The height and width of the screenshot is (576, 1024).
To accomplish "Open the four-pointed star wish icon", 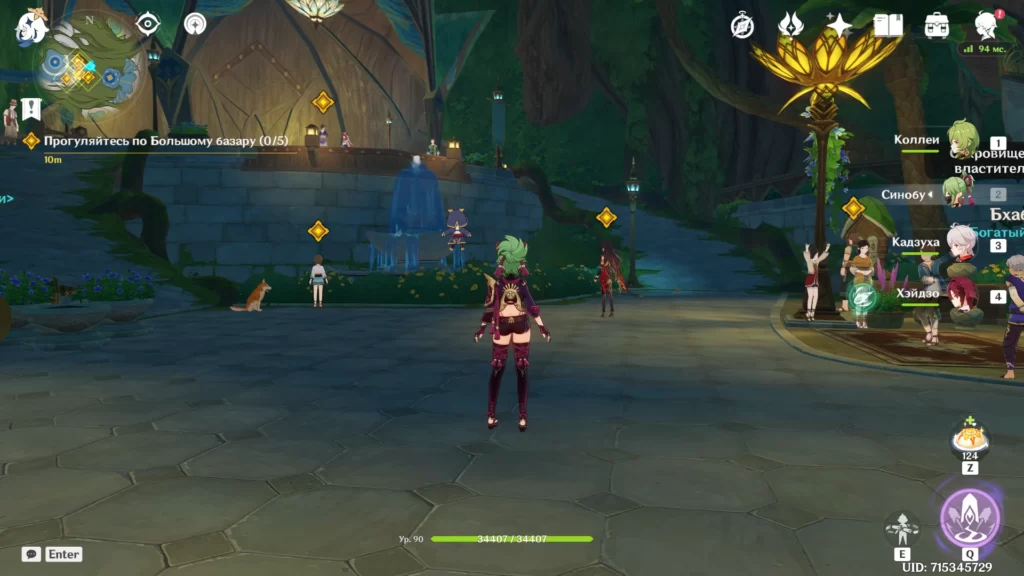I will coord(839,25).
